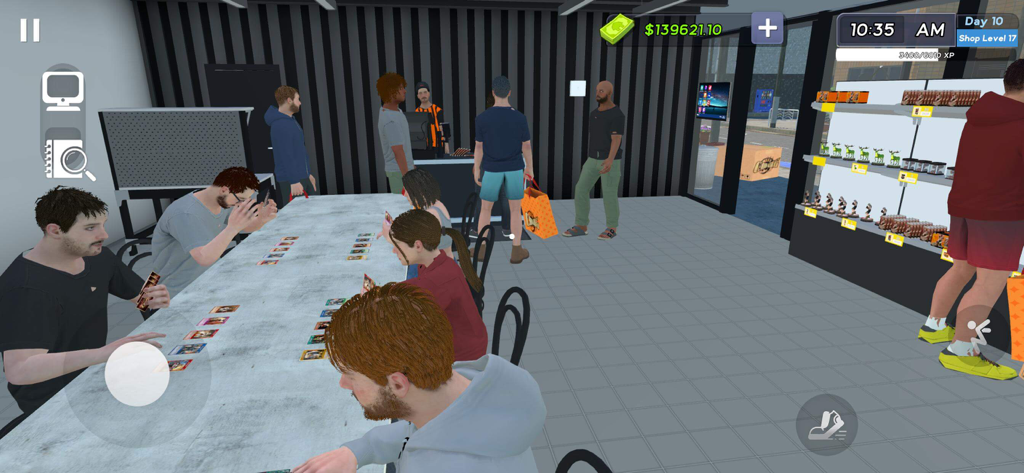Screen dimensions: 1024x473
Task: Touch the white virtual joystick knob
Action: pyautogui.click(x=137, y=374)
